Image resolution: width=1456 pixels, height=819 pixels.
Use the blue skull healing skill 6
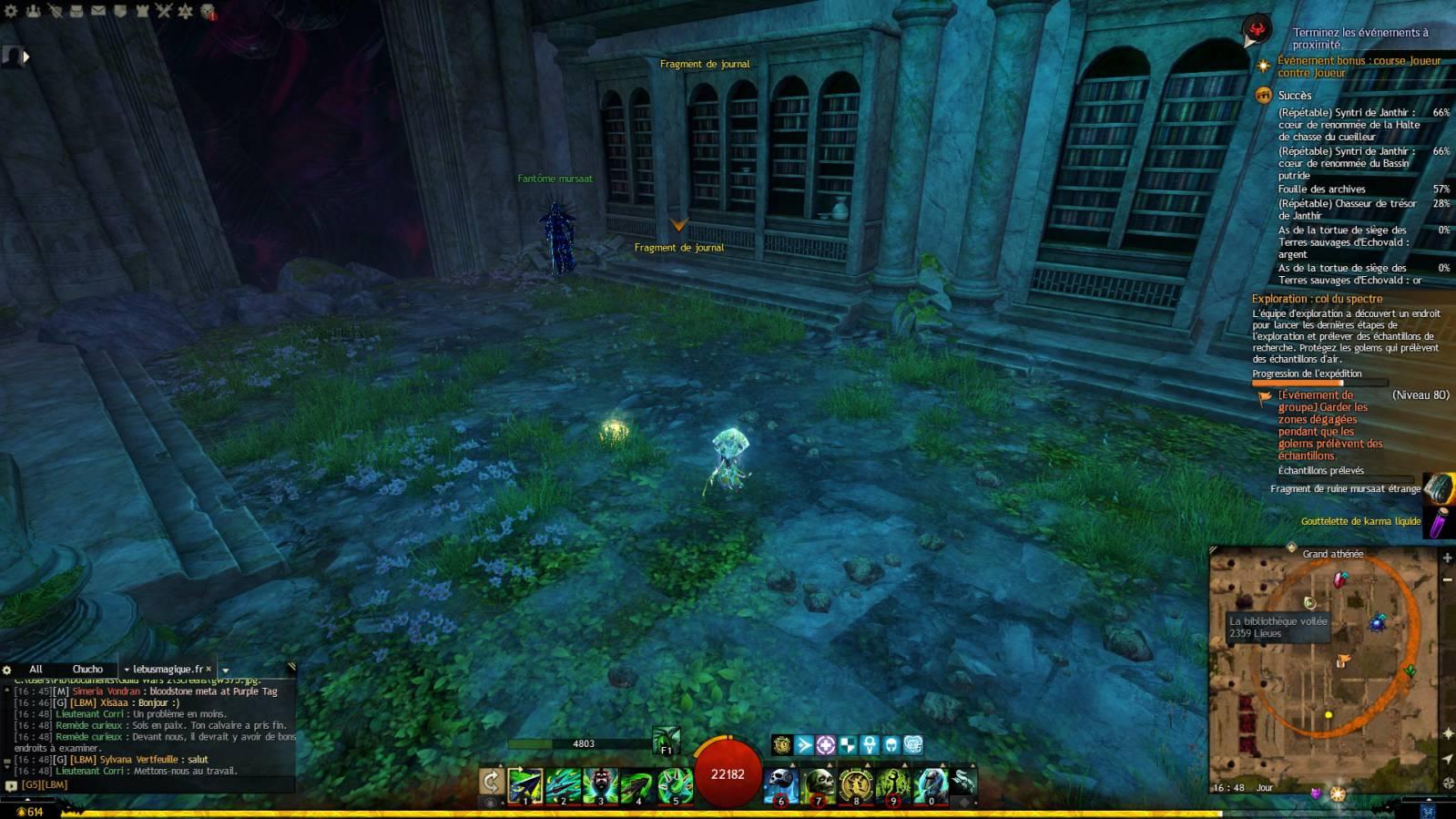click(x=780, y=785)
